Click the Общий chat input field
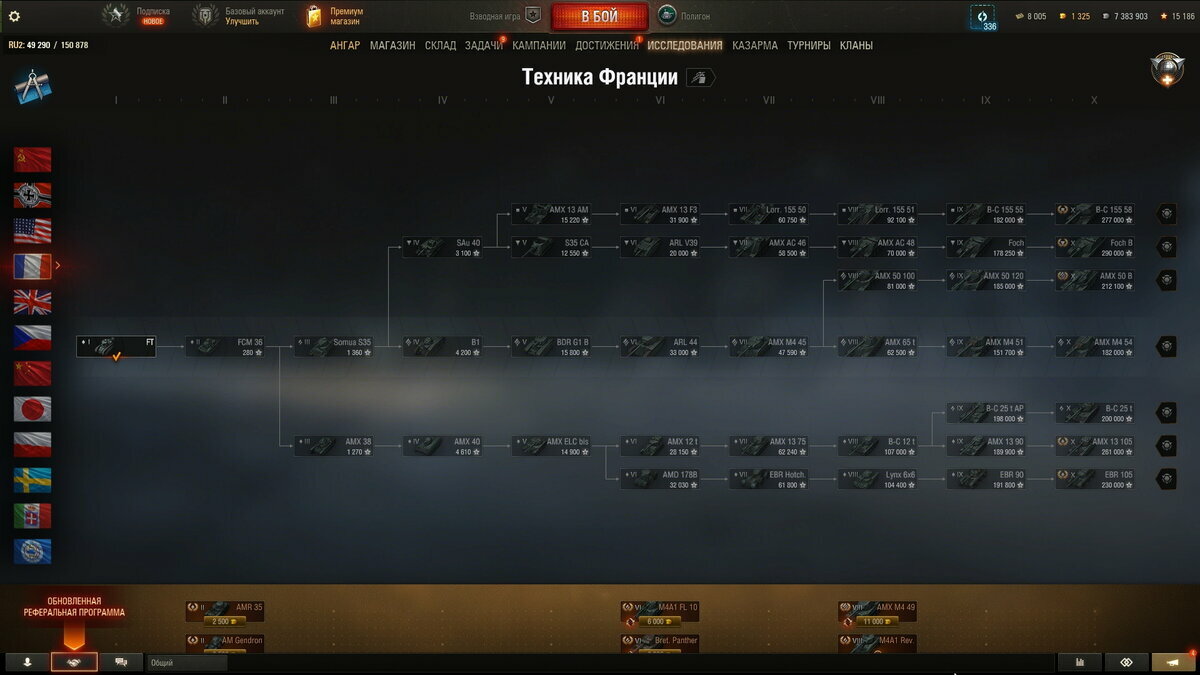 (x=186, y=662)
